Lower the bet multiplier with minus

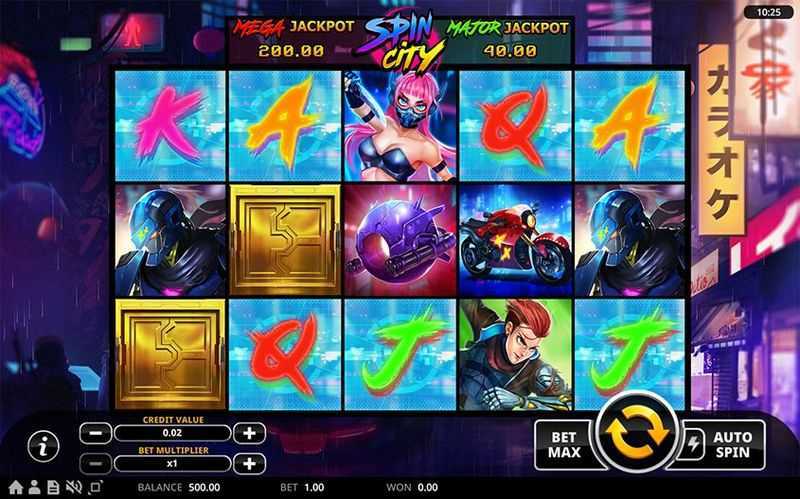click(94, 464)
